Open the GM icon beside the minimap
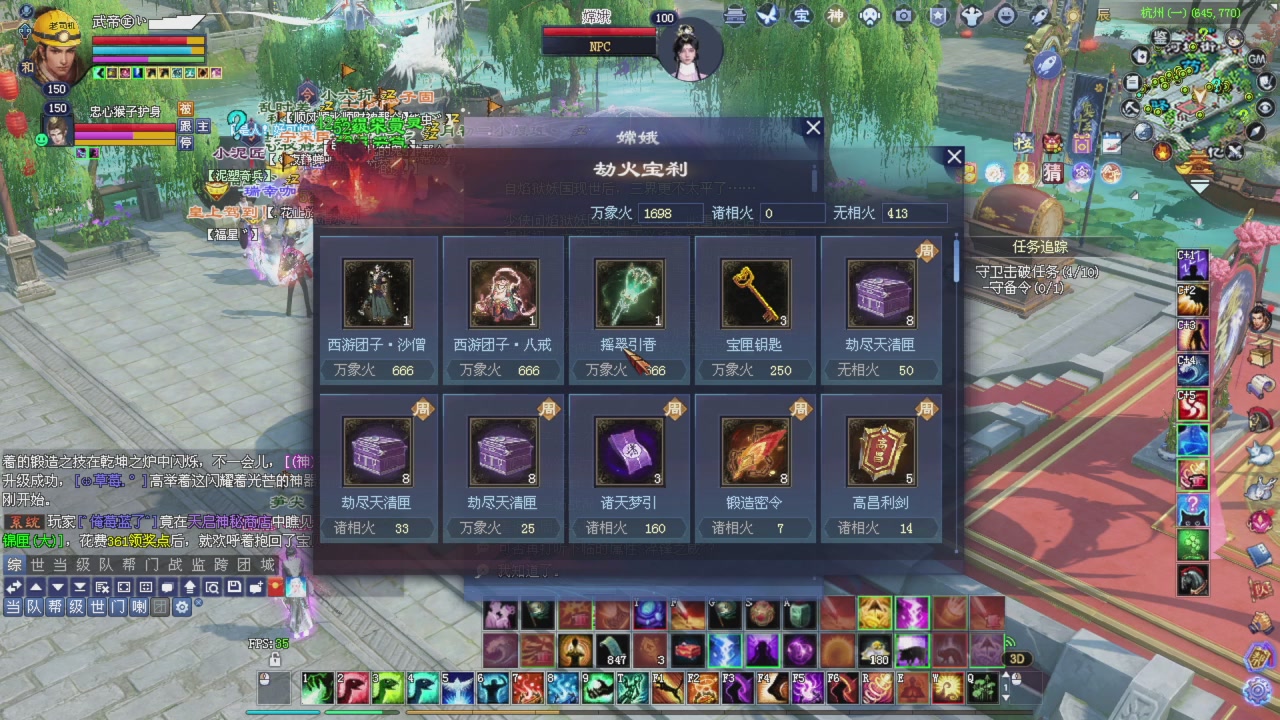Image resolution: width=1280 pixels, height=720 pixels. [x=1257, y=59]
